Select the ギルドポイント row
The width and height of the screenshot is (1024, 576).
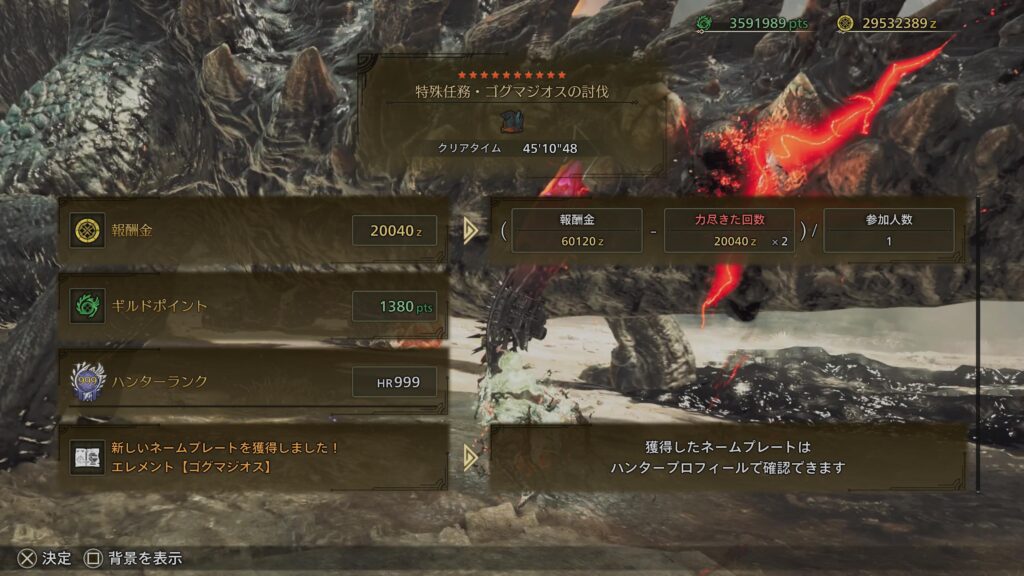coord(253,306)
